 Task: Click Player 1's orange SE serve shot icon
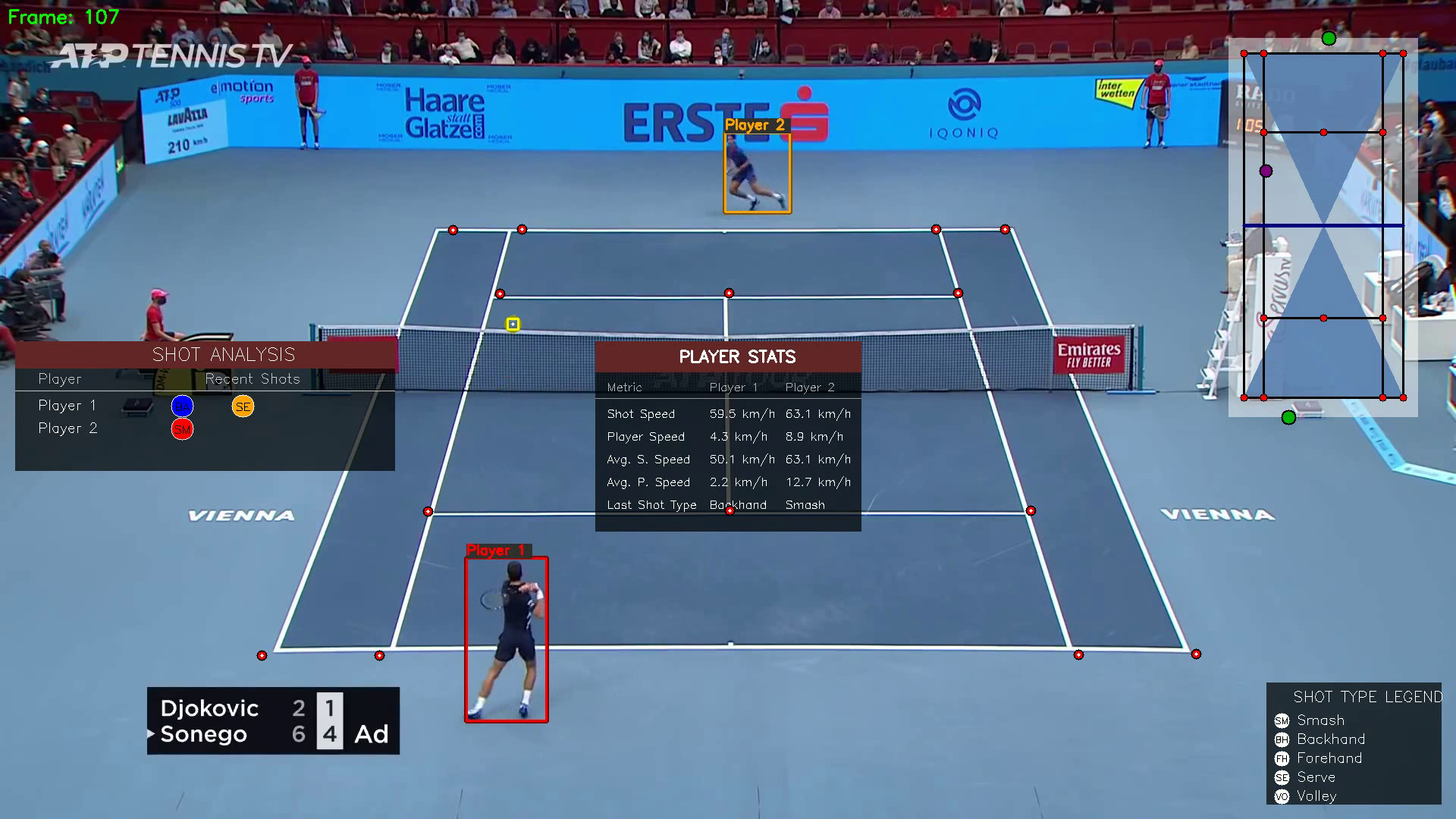tap(243, 406)
